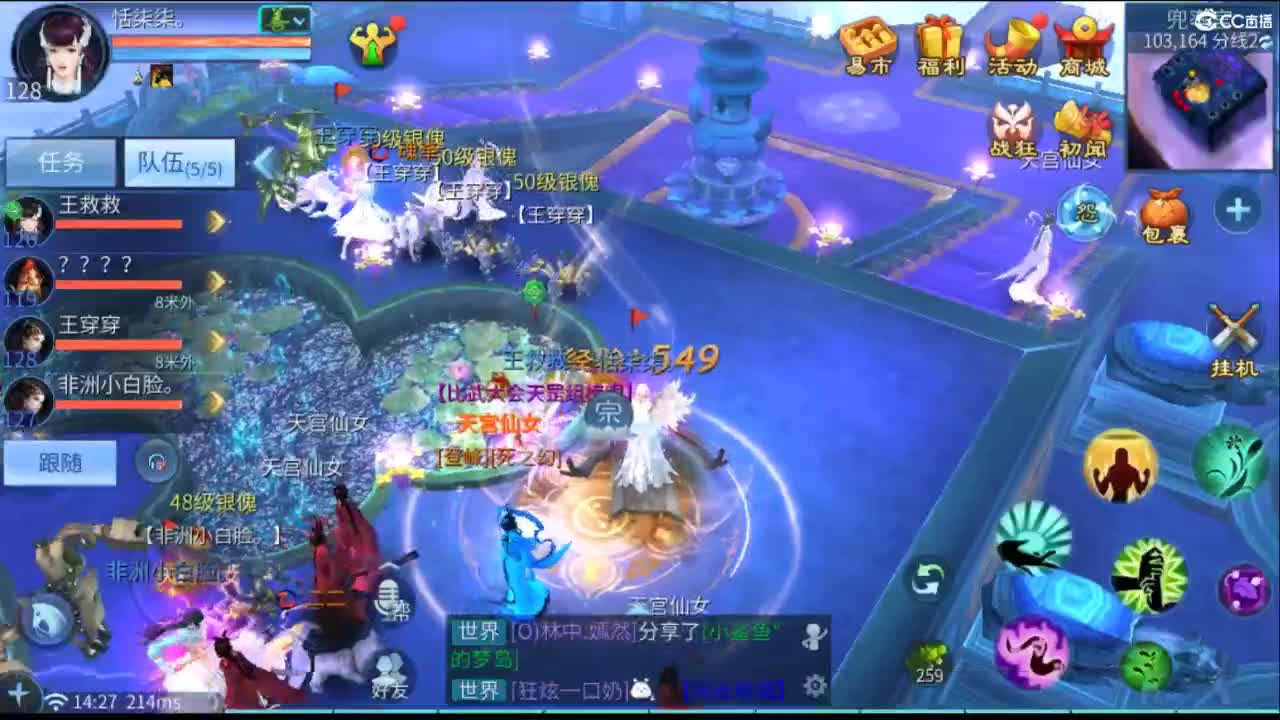This screenshot has width=1280, height=720.
Task: Enable 挂机 auto-battle mode
Action: click(1233, 330)
